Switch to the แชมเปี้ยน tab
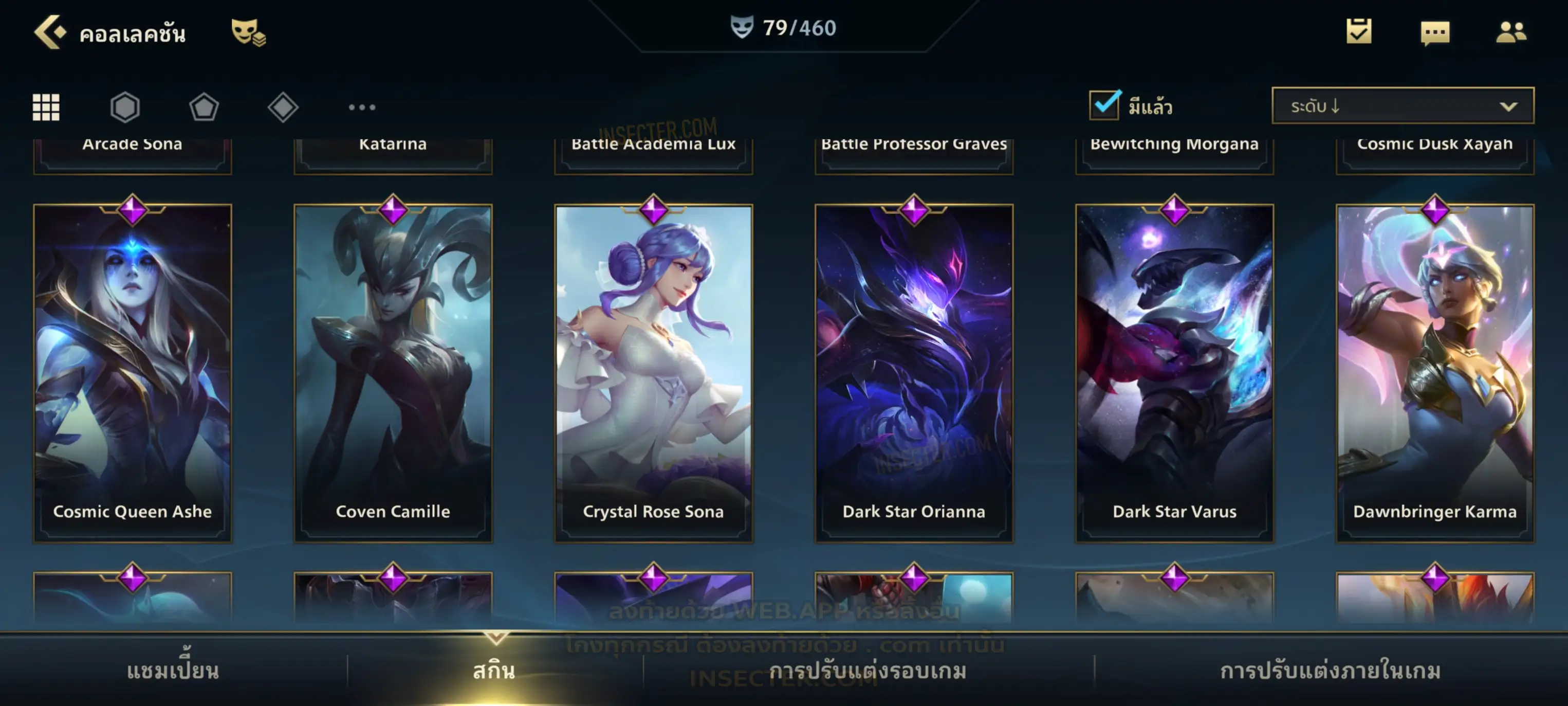The width and height of the screenshot is (1568, 706). pos(173,671)
